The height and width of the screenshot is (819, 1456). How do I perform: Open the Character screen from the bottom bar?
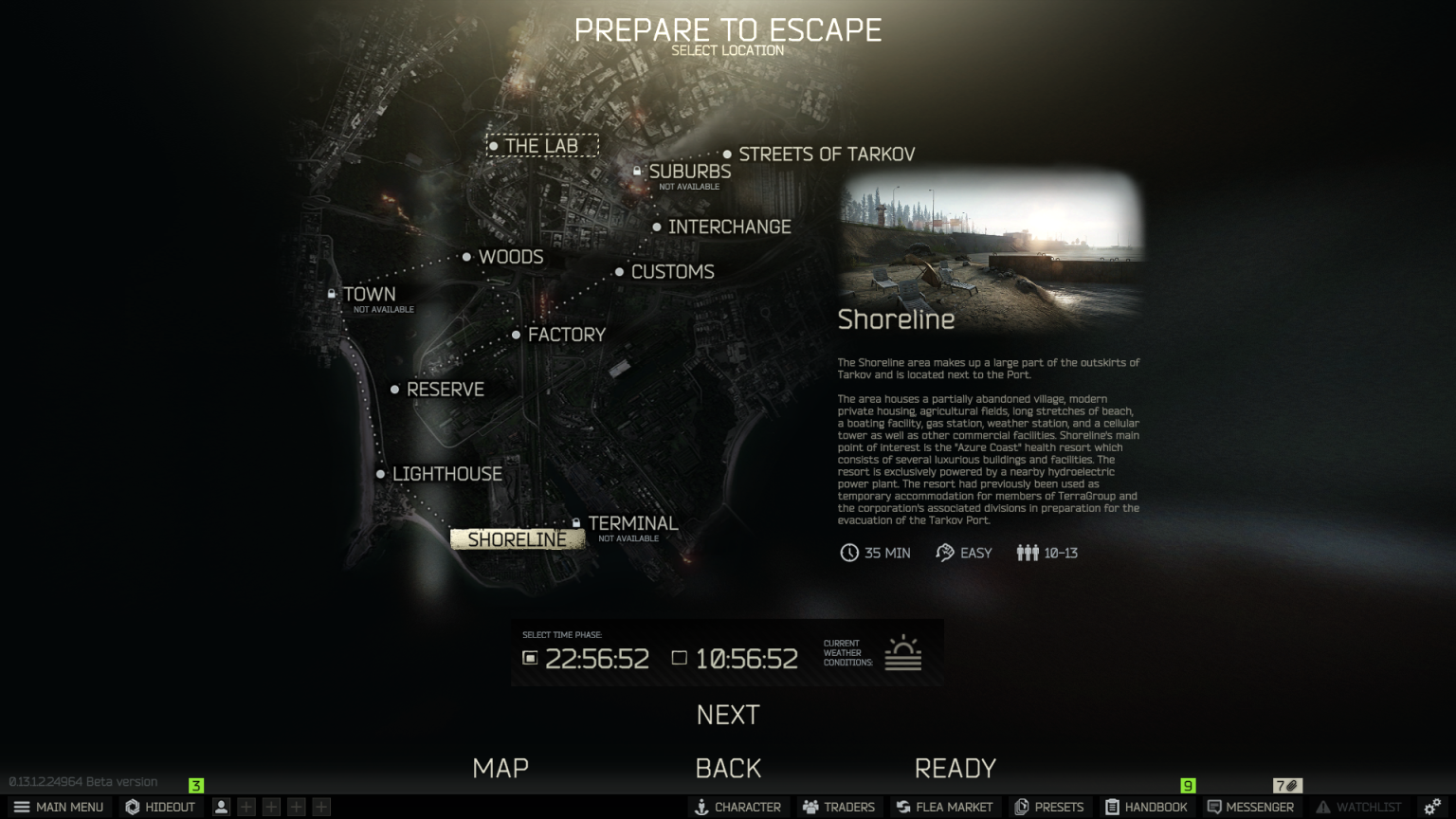(738, 807)
